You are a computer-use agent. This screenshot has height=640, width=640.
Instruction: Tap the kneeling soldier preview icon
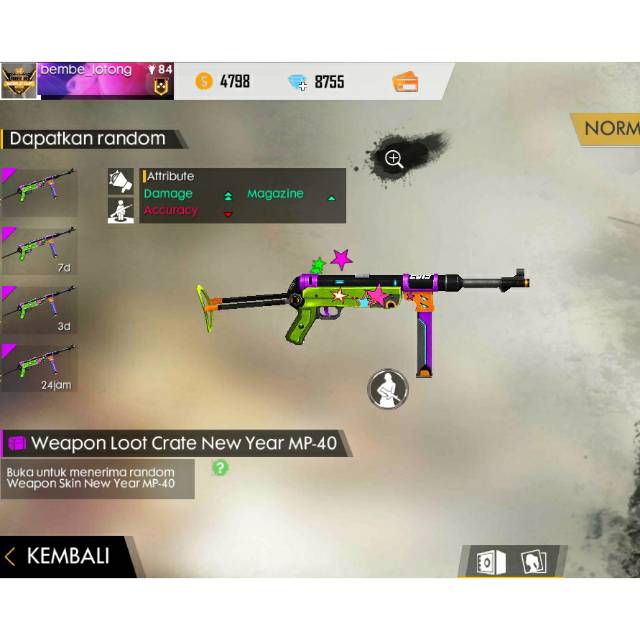(x=388, y=389)
